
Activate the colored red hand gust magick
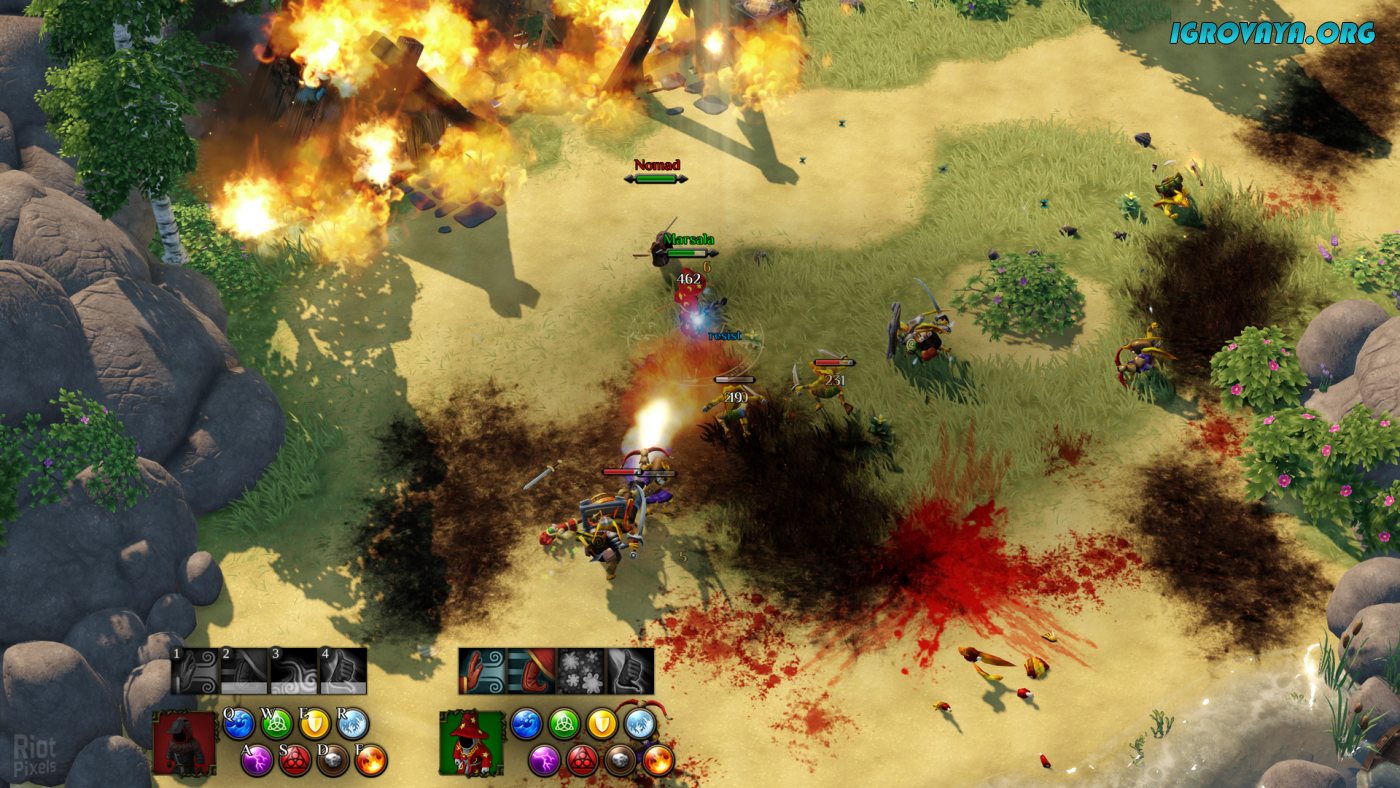point(483,671)
